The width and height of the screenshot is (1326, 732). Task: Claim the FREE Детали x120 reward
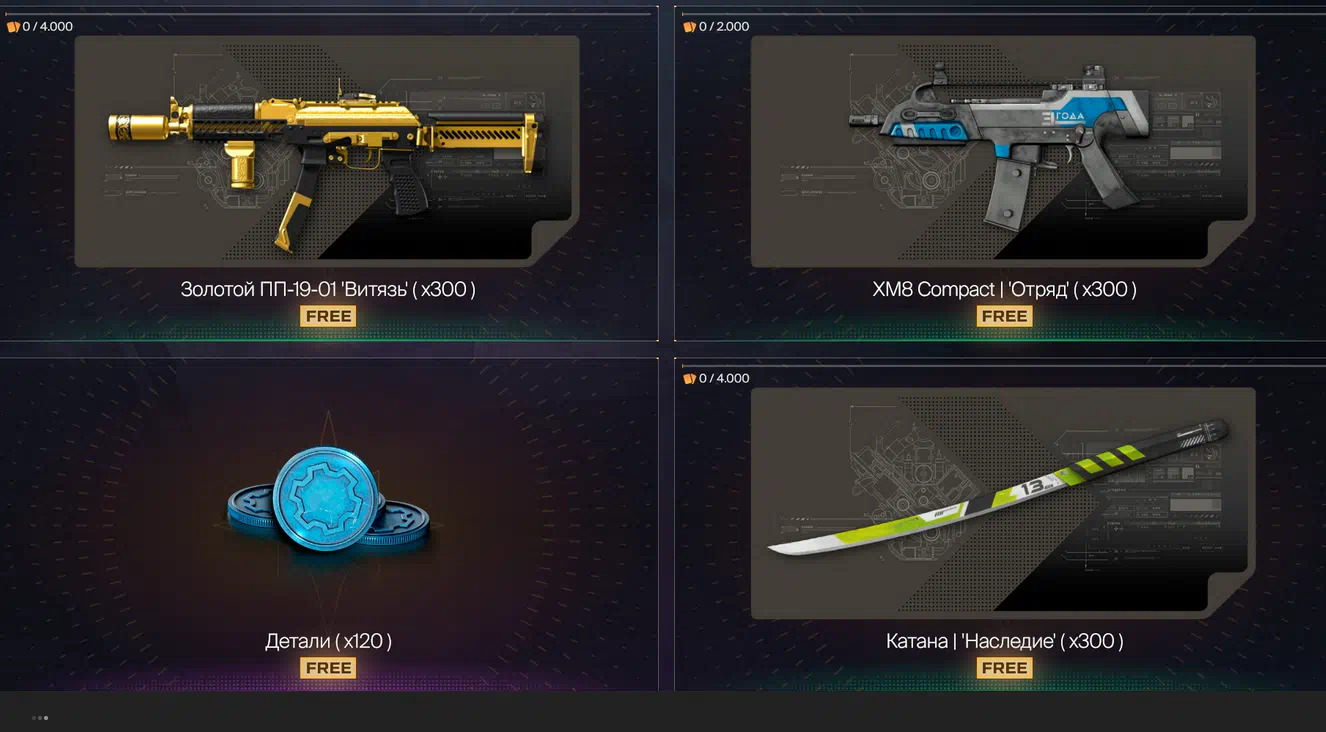click(x=328, y=668)
